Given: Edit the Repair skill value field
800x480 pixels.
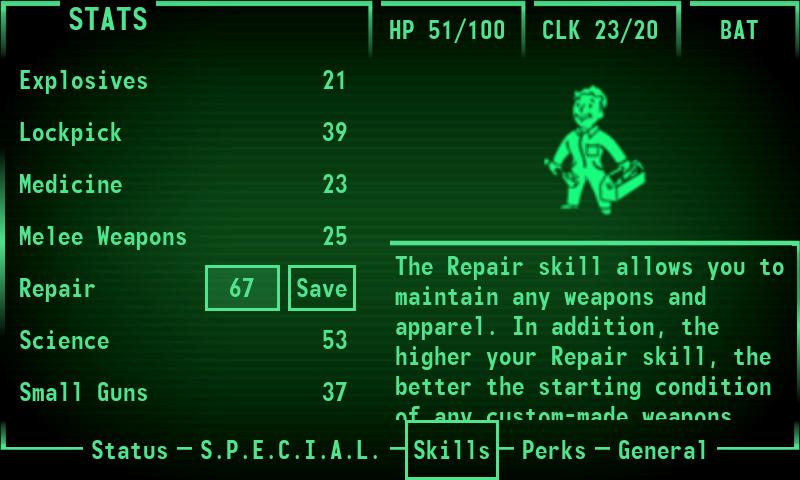Looking at the screenshot, I should pyautogui.click(x=242, y=288).
